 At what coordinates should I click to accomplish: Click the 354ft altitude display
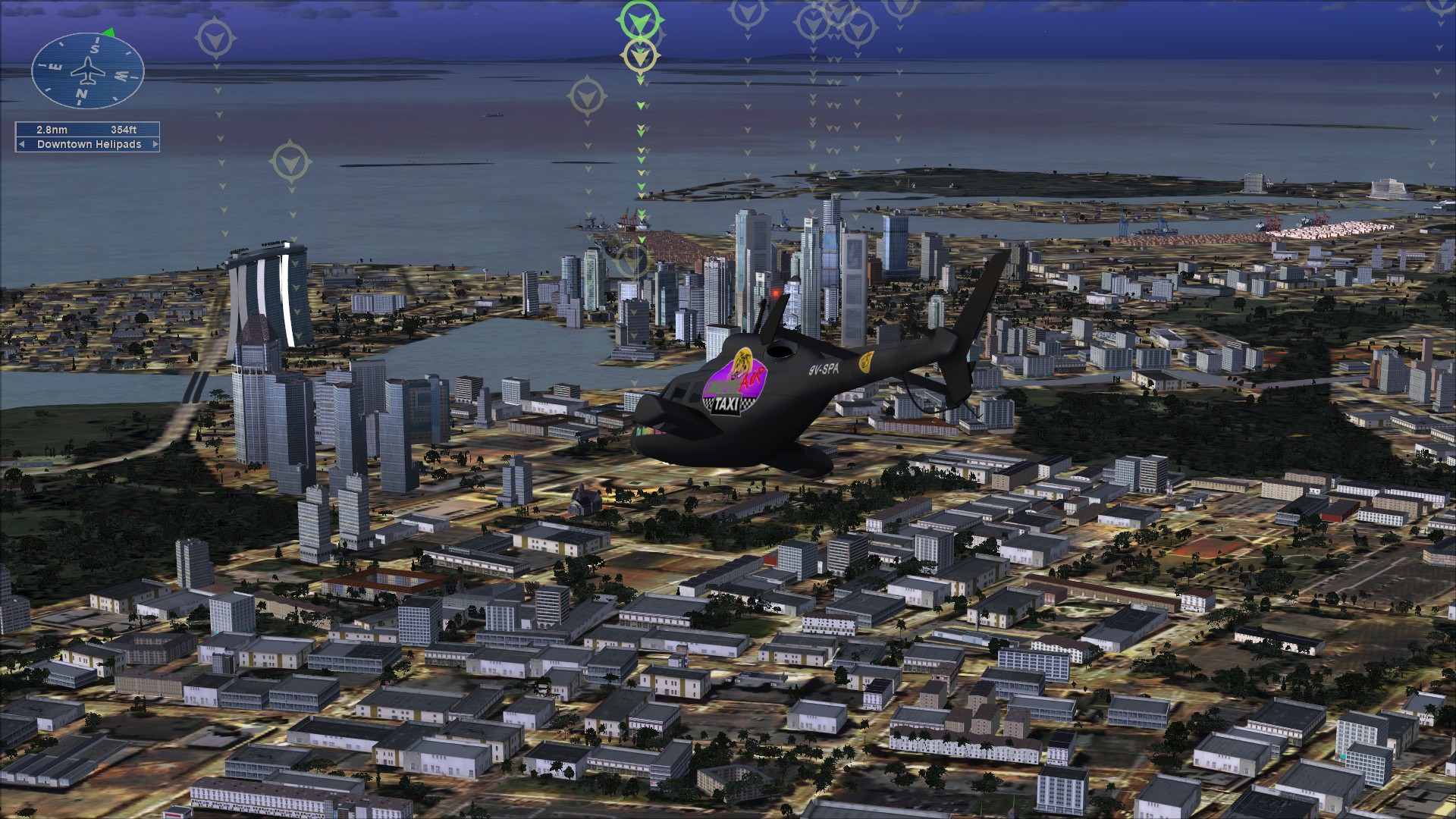pyautogui.click(x=124, y=129)
